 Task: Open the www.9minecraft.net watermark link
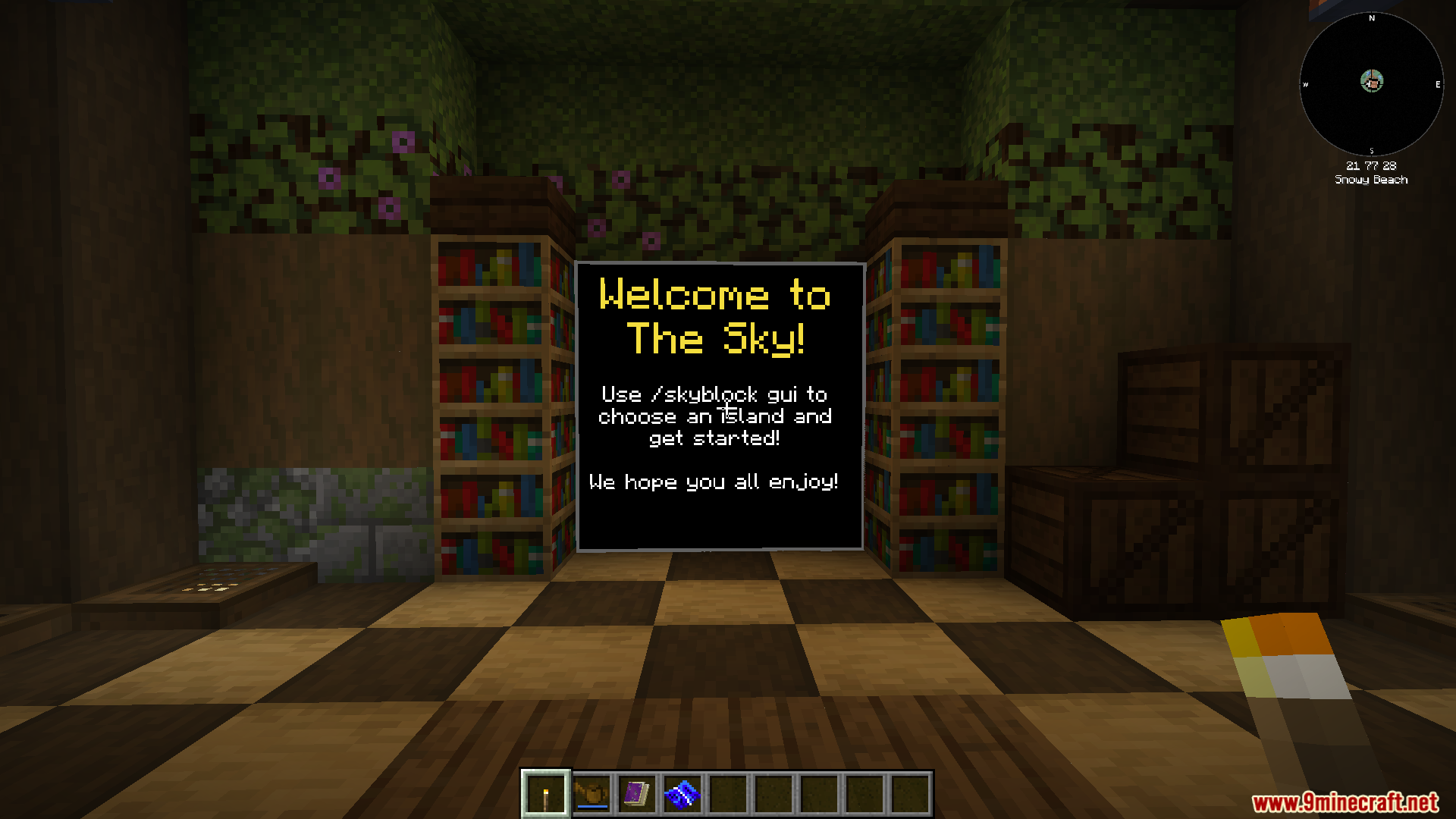(x=1345, y=802)
